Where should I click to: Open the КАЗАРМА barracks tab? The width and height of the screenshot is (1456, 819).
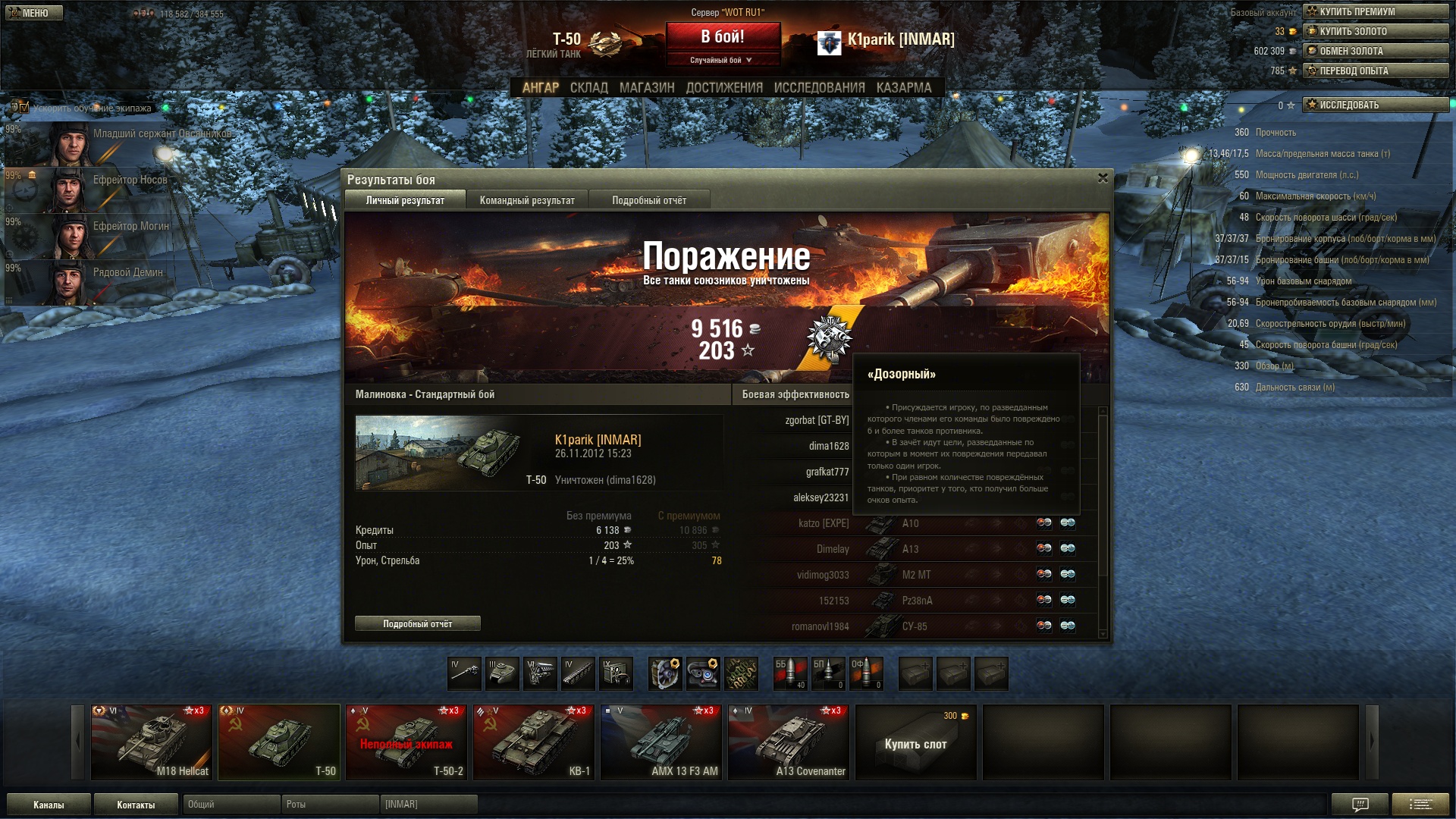point(903,88)
